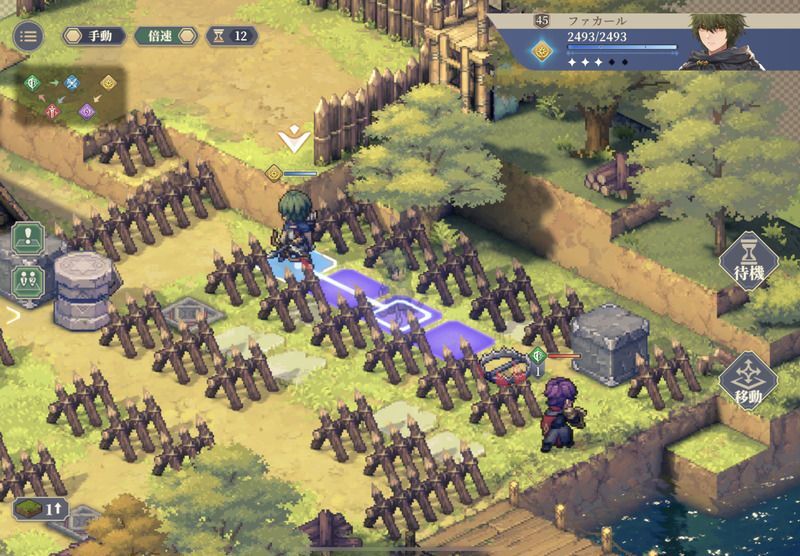Toggle the 倍速 double speed option
This screenshot has height=556, width=800.
click(165, 36)
